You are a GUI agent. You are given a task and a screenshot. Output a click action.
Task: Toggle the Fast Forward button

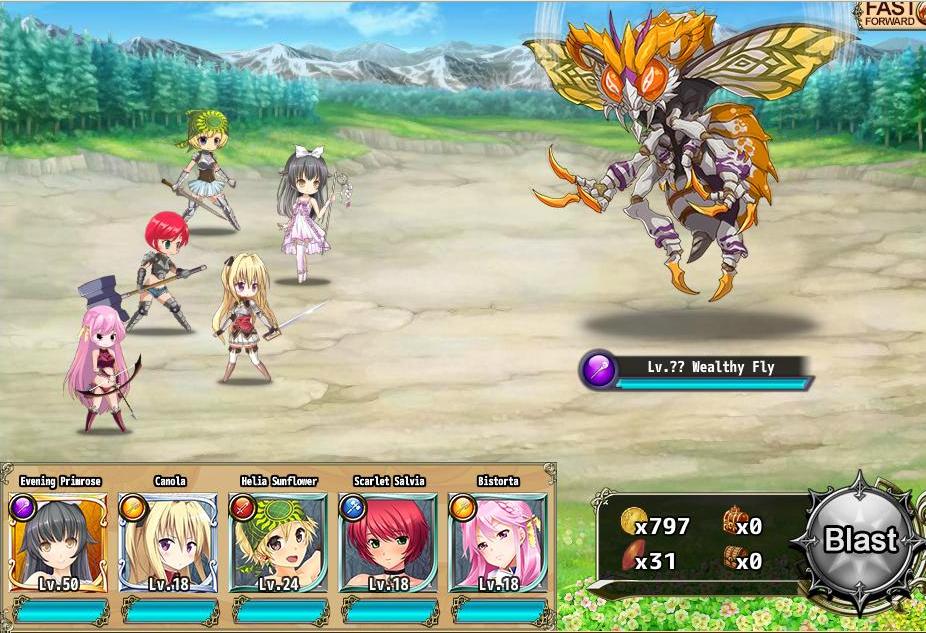pyautogui.click(x=891, y=15)
